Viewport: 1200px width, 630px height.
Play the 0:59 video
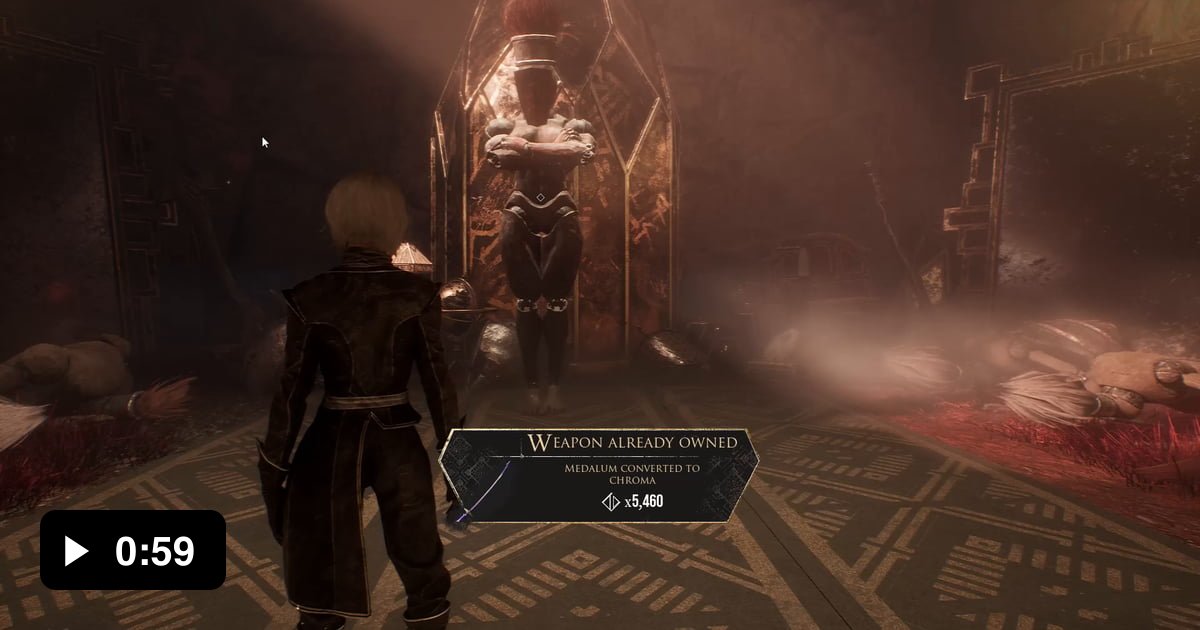[x=78, y=550]
